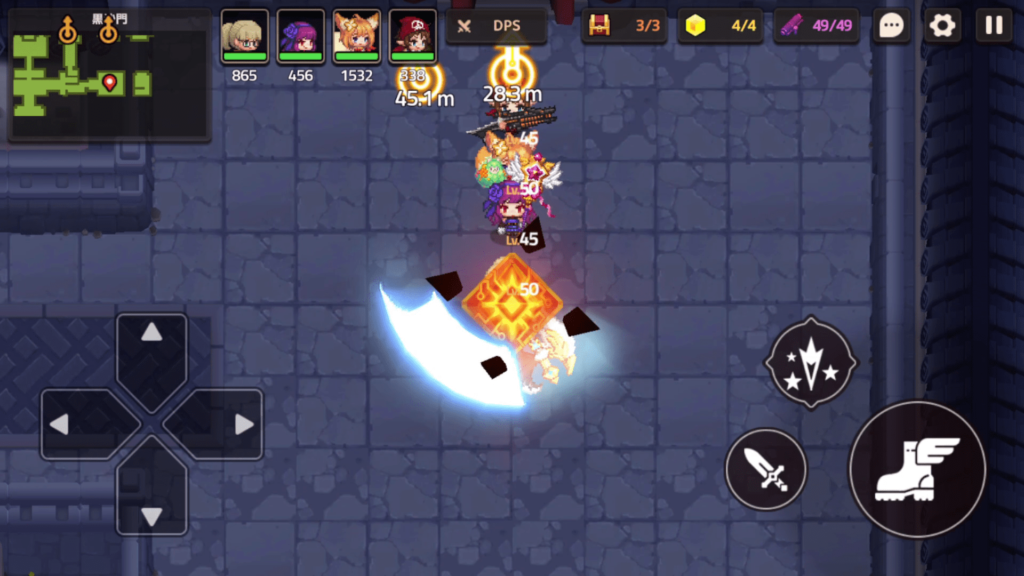Switch to the purple-haired hero portrait
This screenshot has height=576, width=1024.
(x=300, y=38)
